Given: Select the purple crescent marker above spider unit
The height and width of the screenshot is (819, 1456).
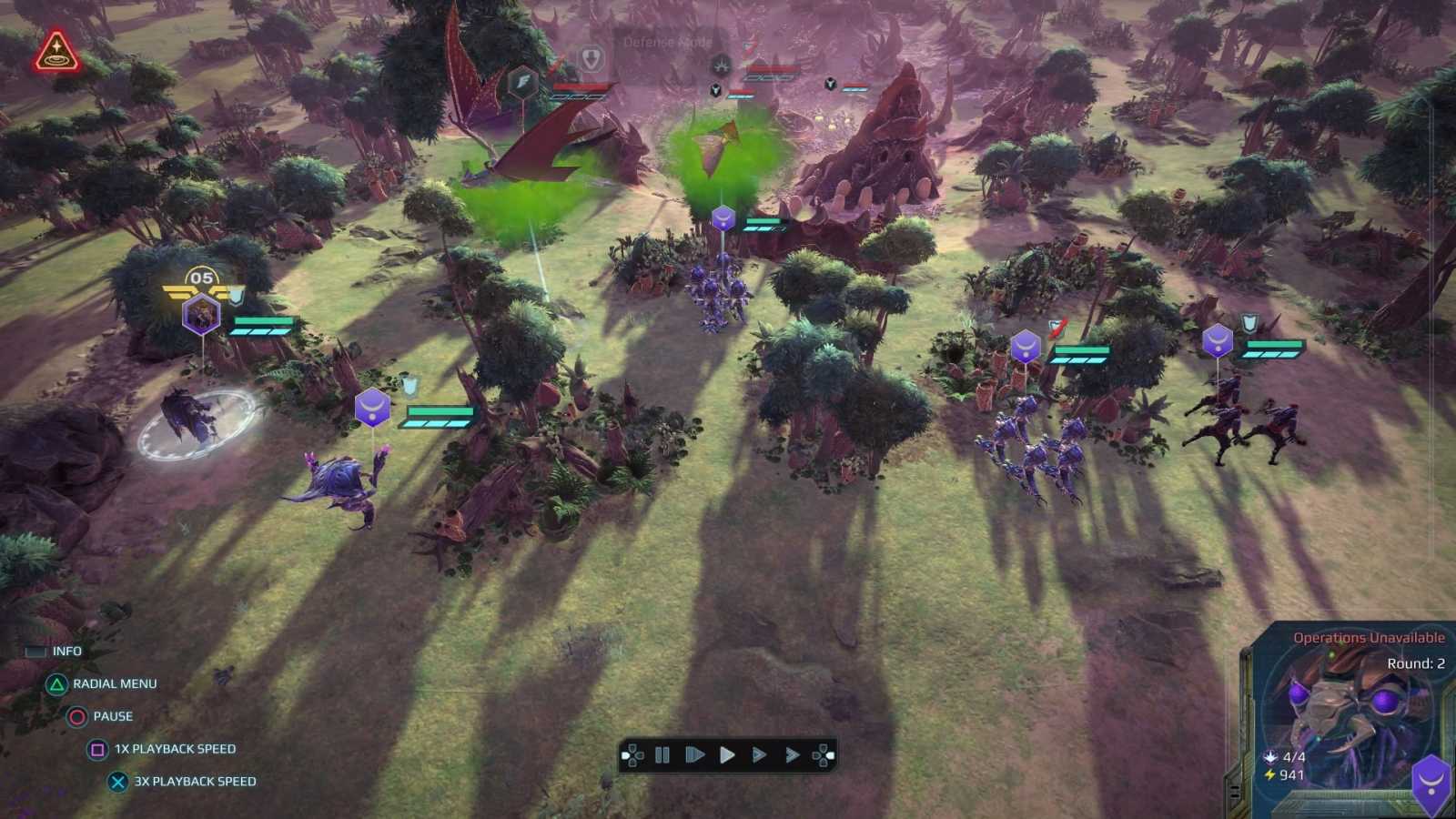Looking at the screenshot, I should [x=371, y=409].
